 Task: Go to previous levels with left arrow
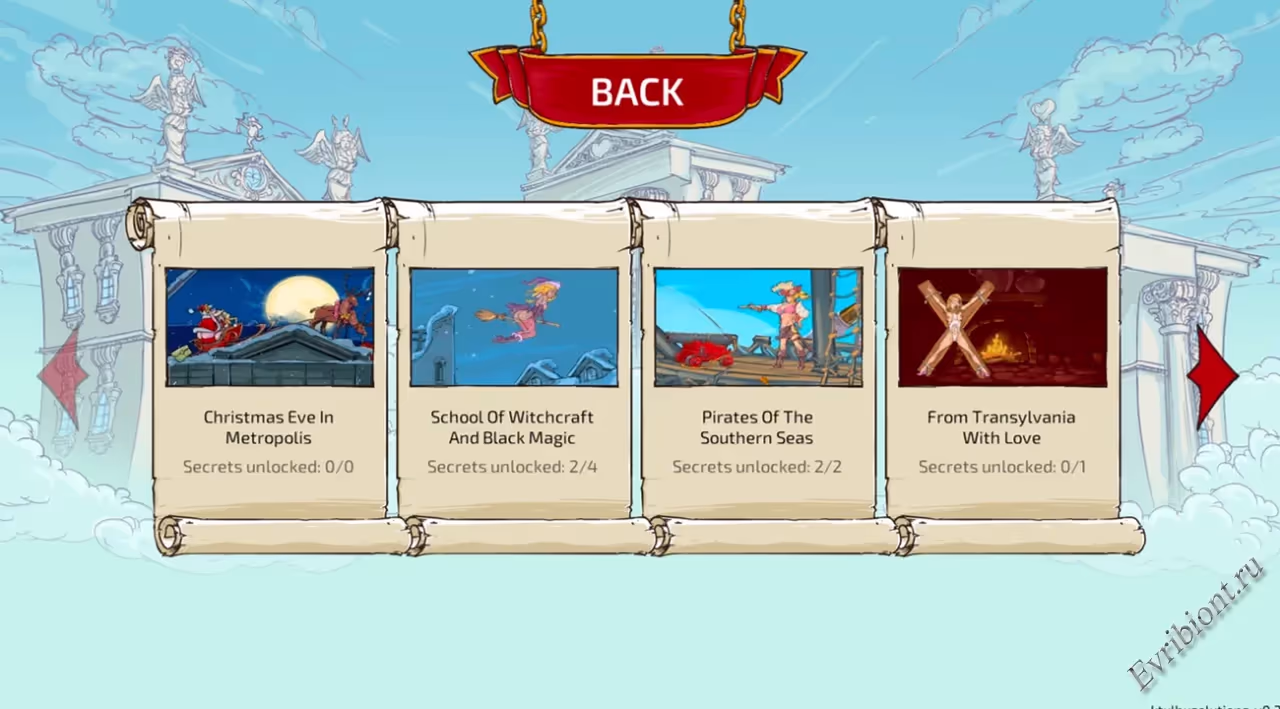pyautogui.click(x=63, y=377)
